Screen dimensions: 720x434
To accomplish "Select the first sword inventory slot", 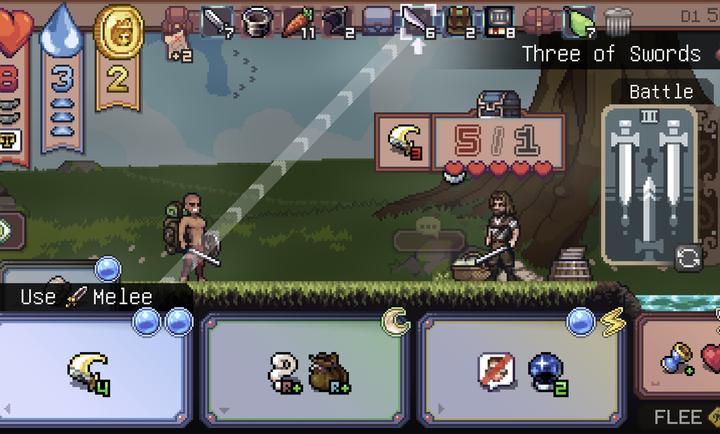I will pos(219,21).
